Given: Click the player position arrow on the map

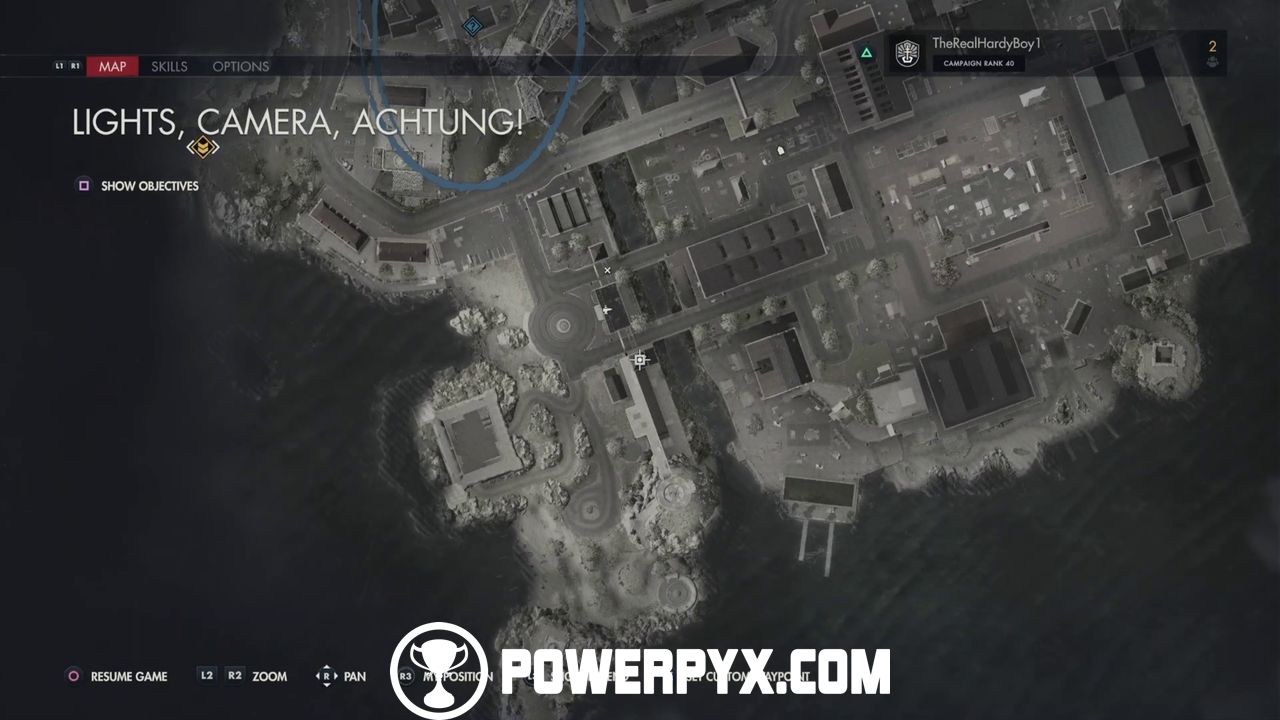Looking at the screenshot, I should [608, 311].
